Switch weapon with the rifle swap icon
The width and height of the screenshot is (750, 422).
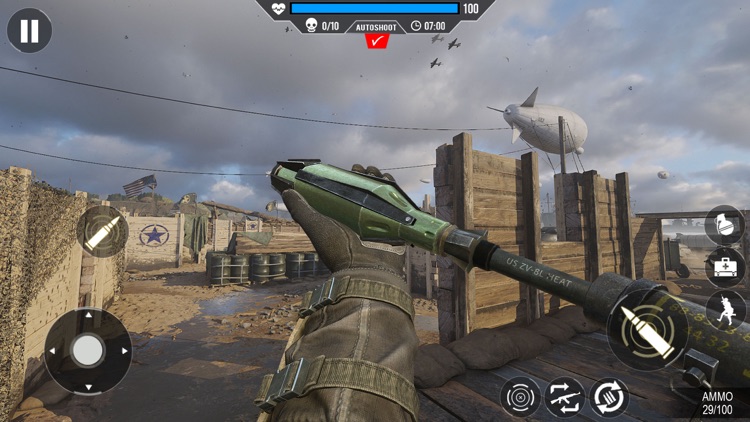point(566,397)
